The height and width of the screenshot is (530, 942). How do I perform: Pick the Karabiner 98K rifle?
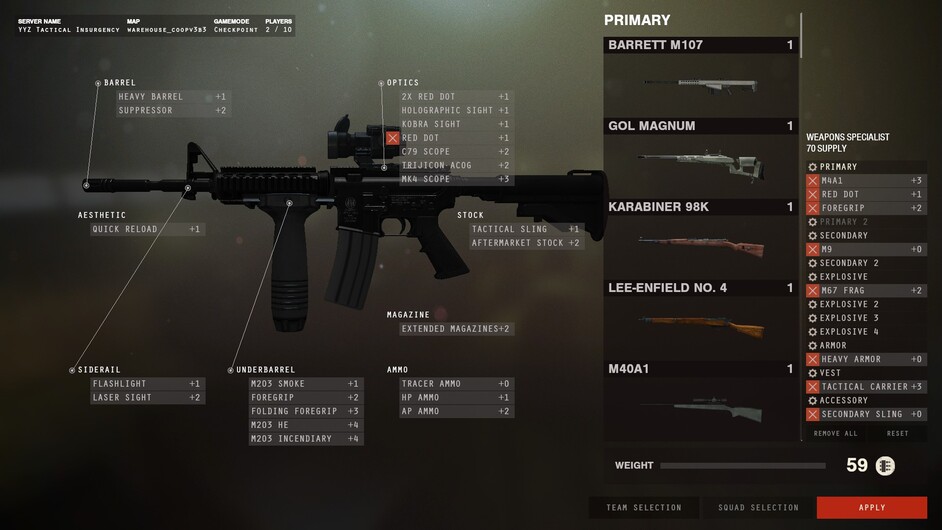coord(700,238)
